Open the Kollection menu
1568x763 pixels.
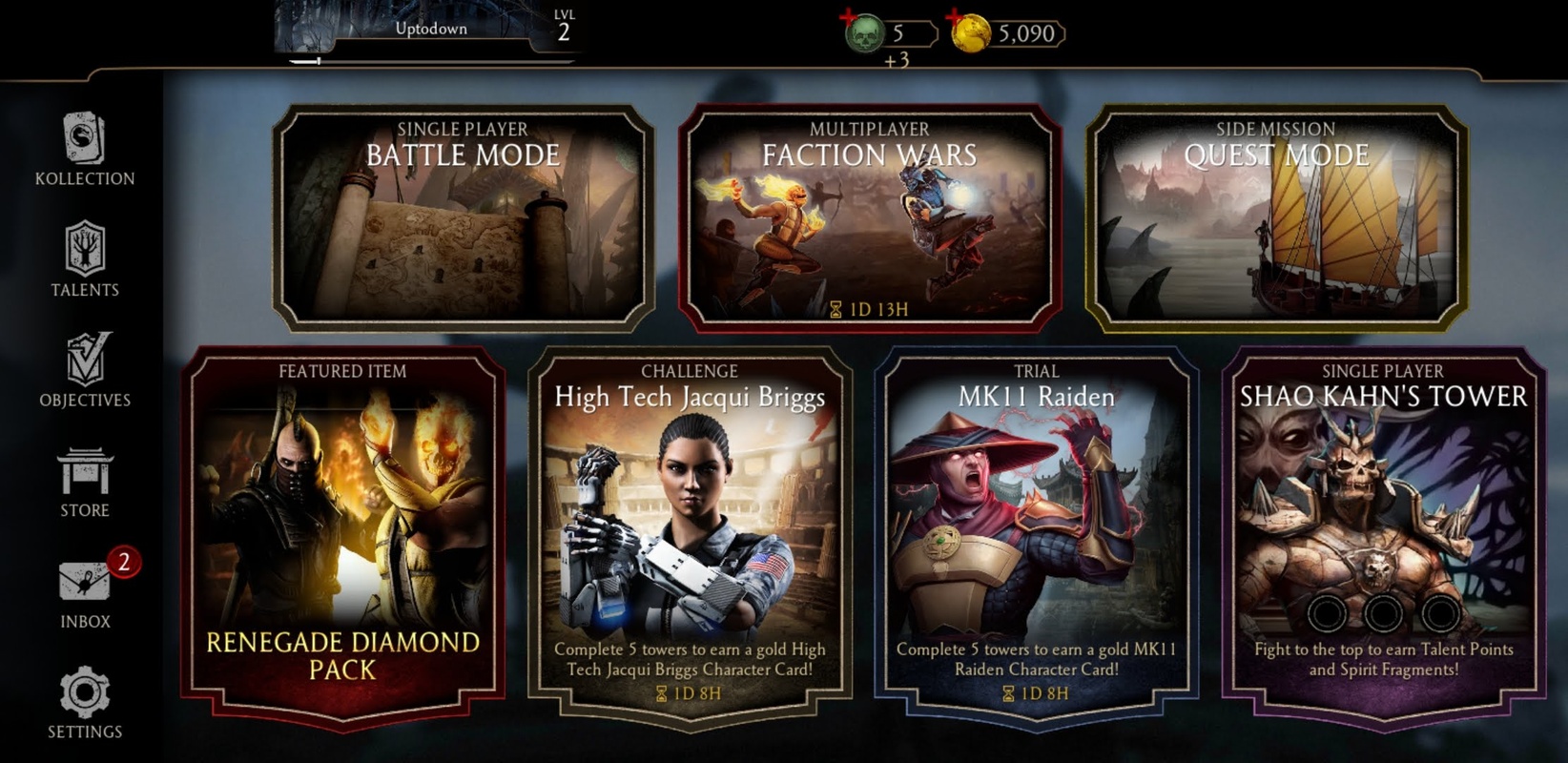tap(85, 150)
